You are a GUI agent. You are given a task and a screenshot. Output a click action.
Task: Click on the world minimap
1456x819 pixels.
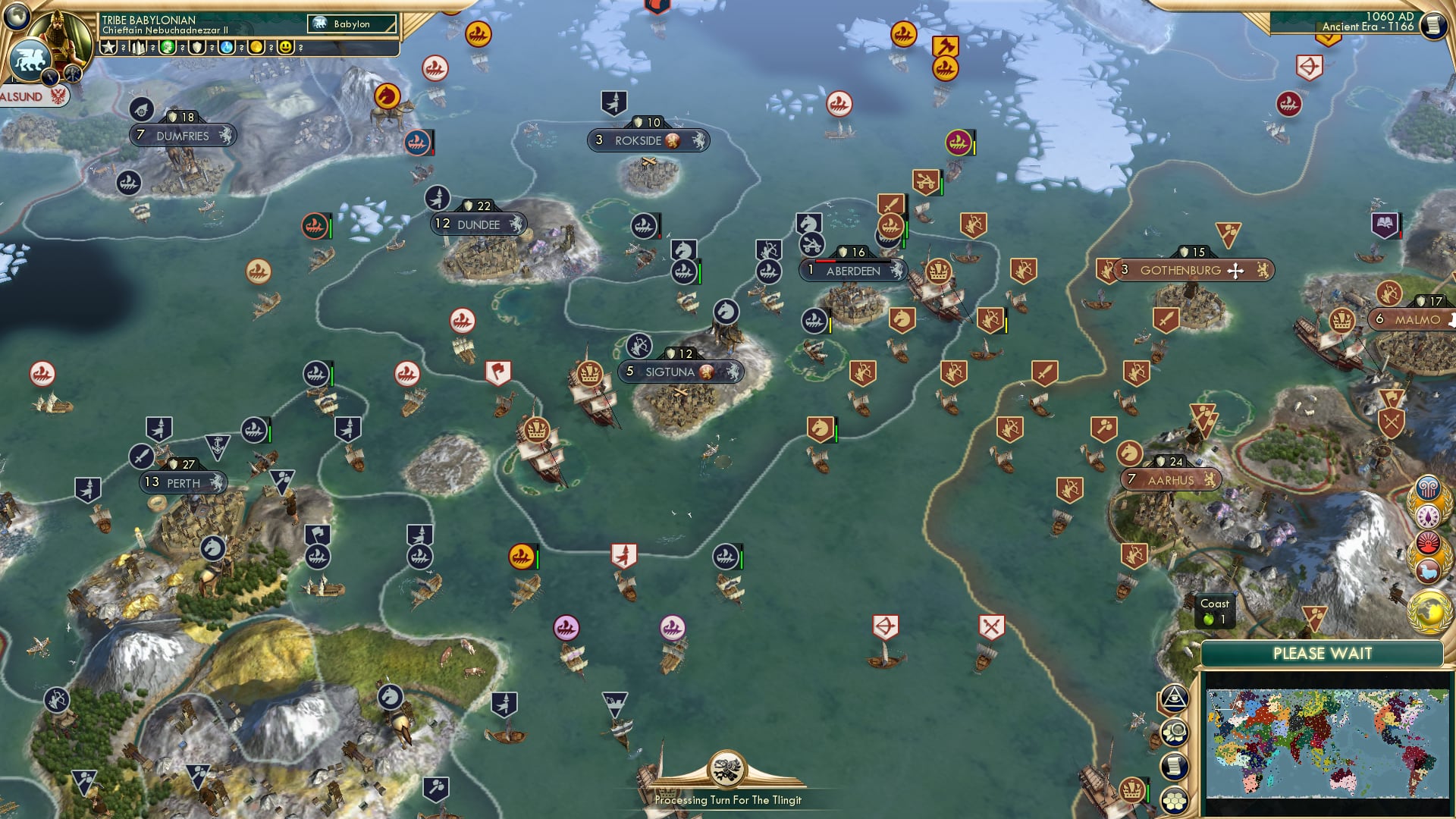1326,743
